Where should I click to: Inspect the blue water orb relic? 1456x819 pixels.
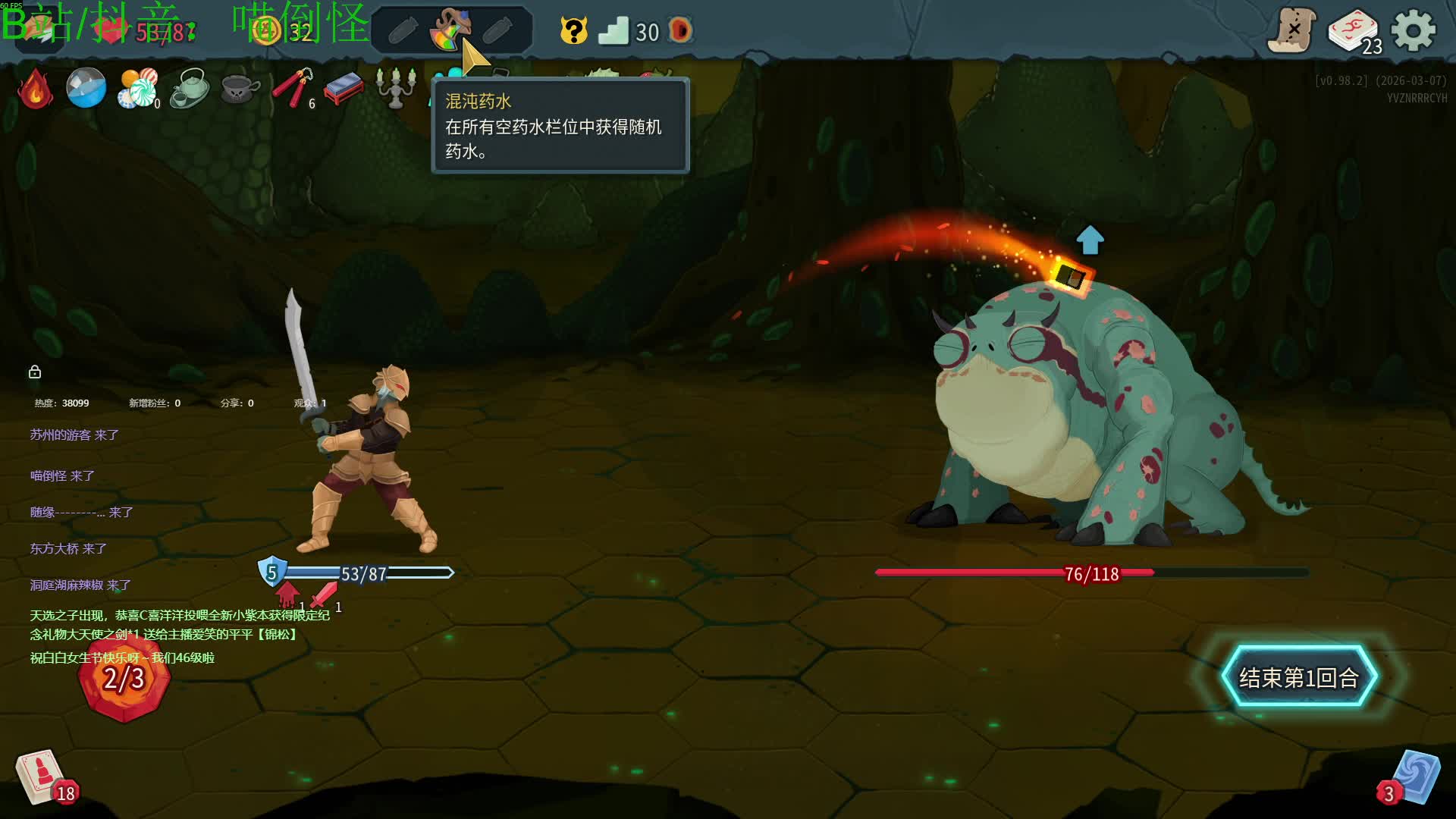86,88
